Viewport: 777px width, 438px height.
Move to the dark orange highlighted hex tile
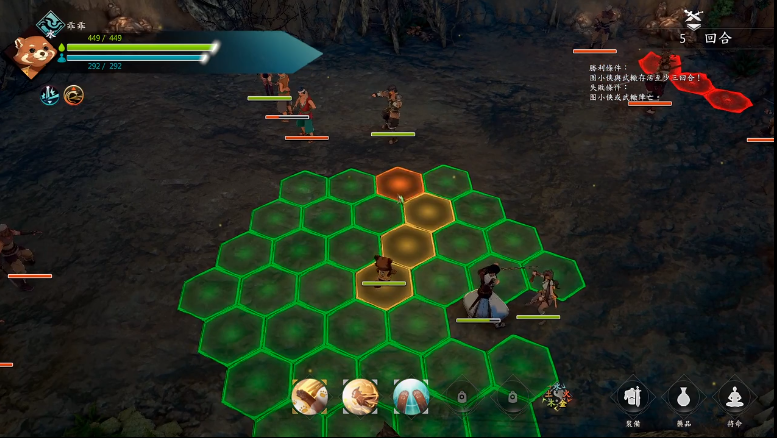pyautogui.click(x=399, y=182)
